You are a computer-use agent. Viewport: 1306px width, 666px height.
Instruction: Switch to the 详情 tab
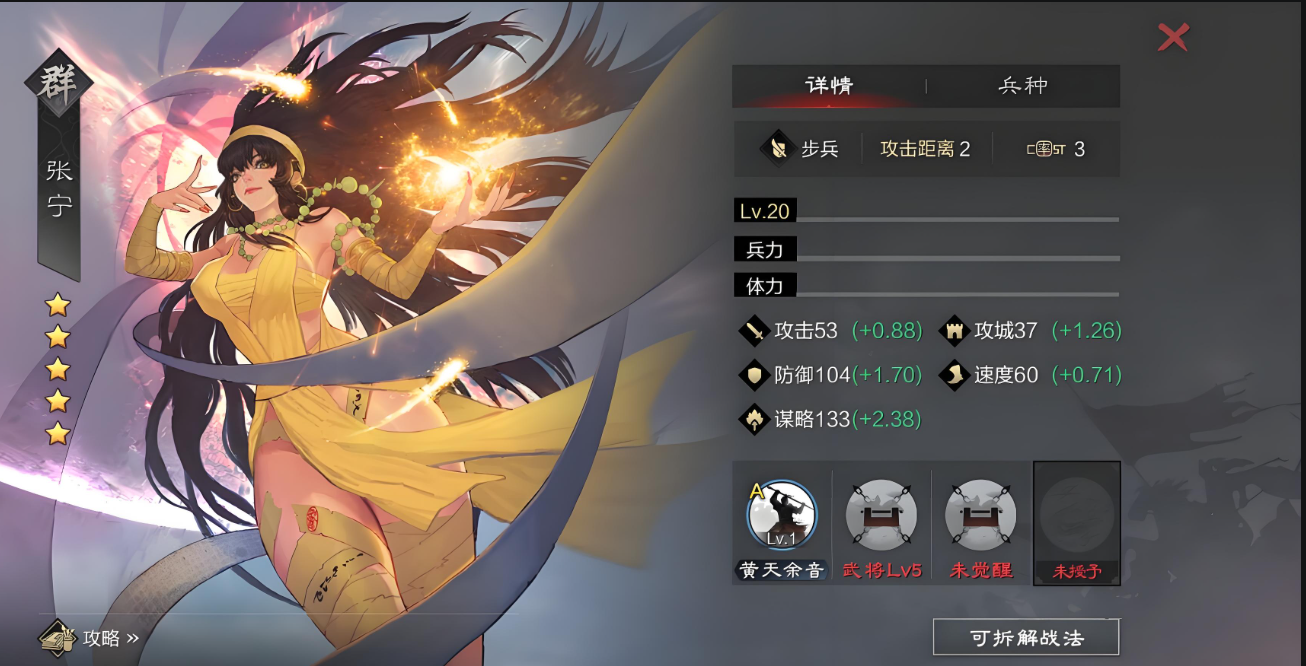point(829,86)
